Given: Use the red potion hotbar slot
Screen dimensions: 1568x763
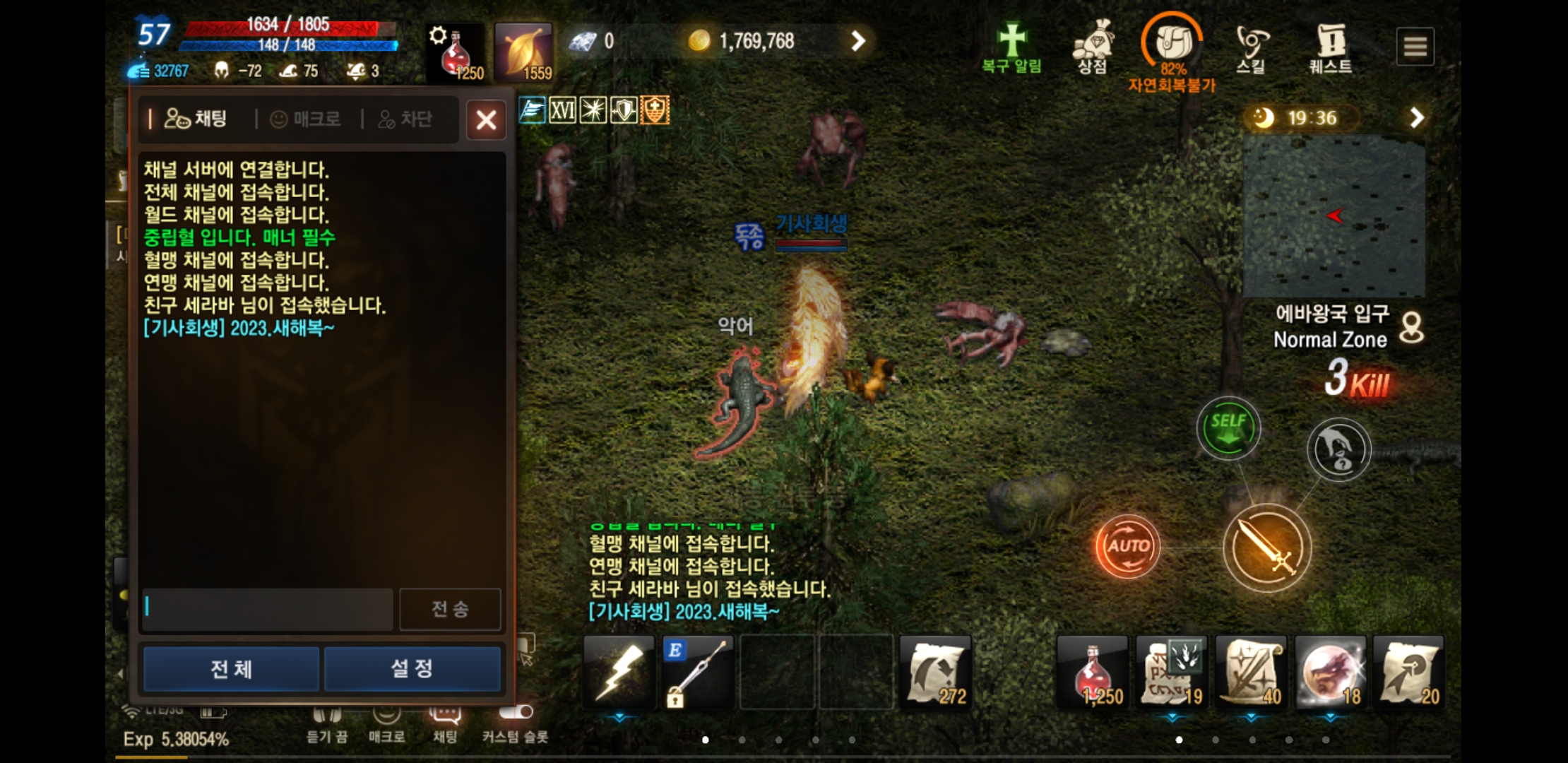Looking at the screenshot, I should pyautogui.click(x=1093, y=672).
